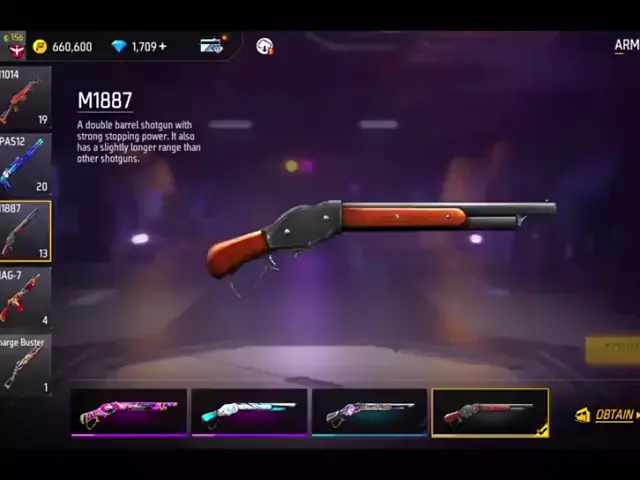Open the voucher ticket icon
Image resolution: width=640 pixels, height=480 pixels.
click(211, 46)
